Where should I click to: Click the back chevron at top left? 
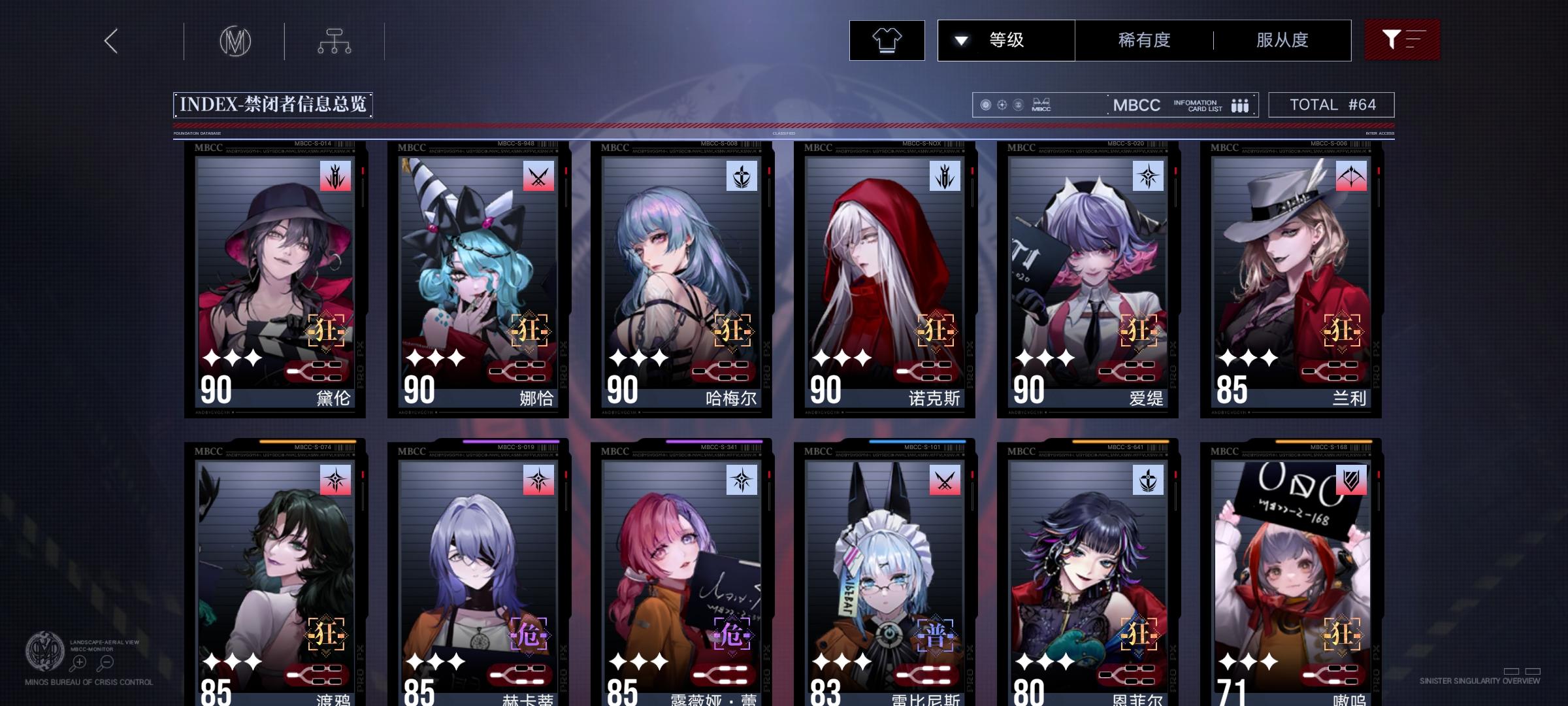click(110, 41)
